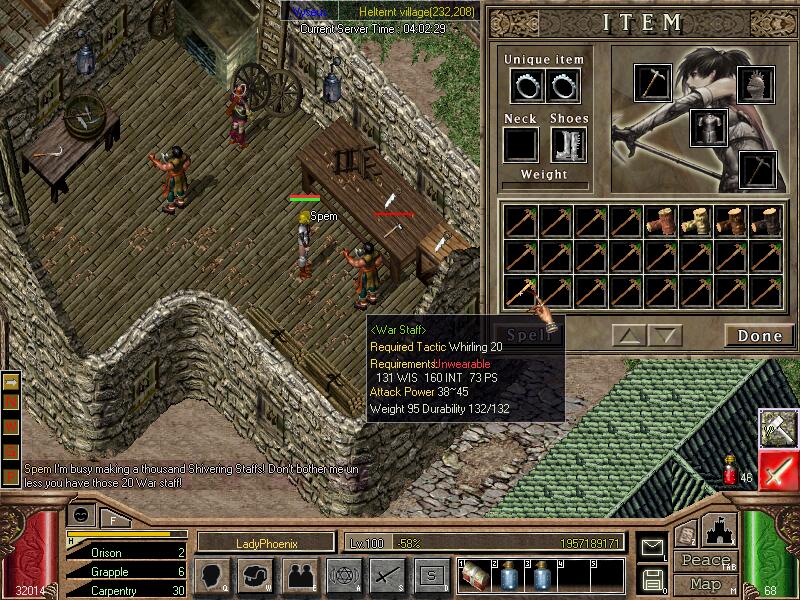Open the head profile status button
800x600 pixels.
click(x=214, y=575)
